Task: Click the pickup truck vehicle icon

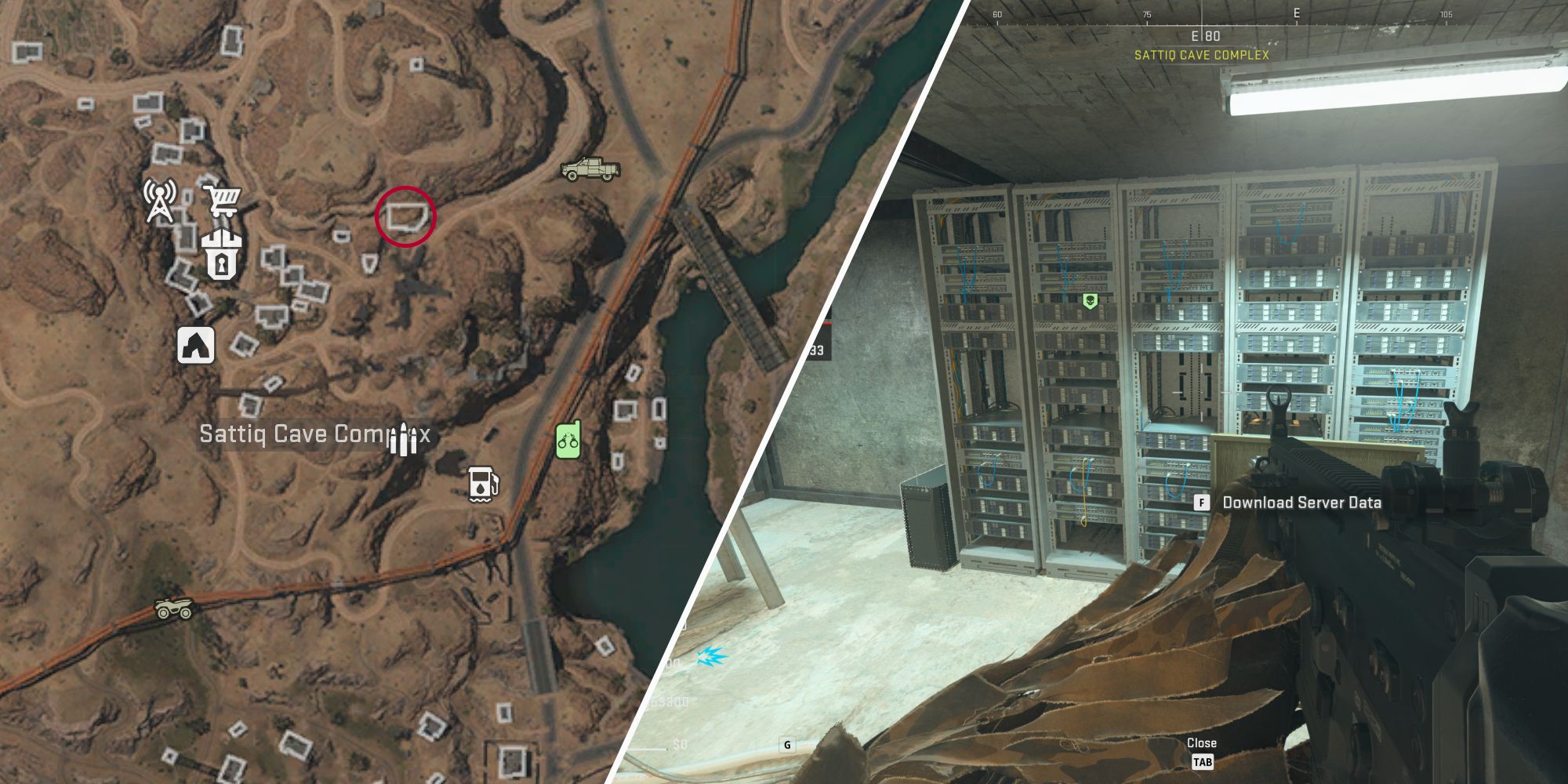Action: pos(589,169)
